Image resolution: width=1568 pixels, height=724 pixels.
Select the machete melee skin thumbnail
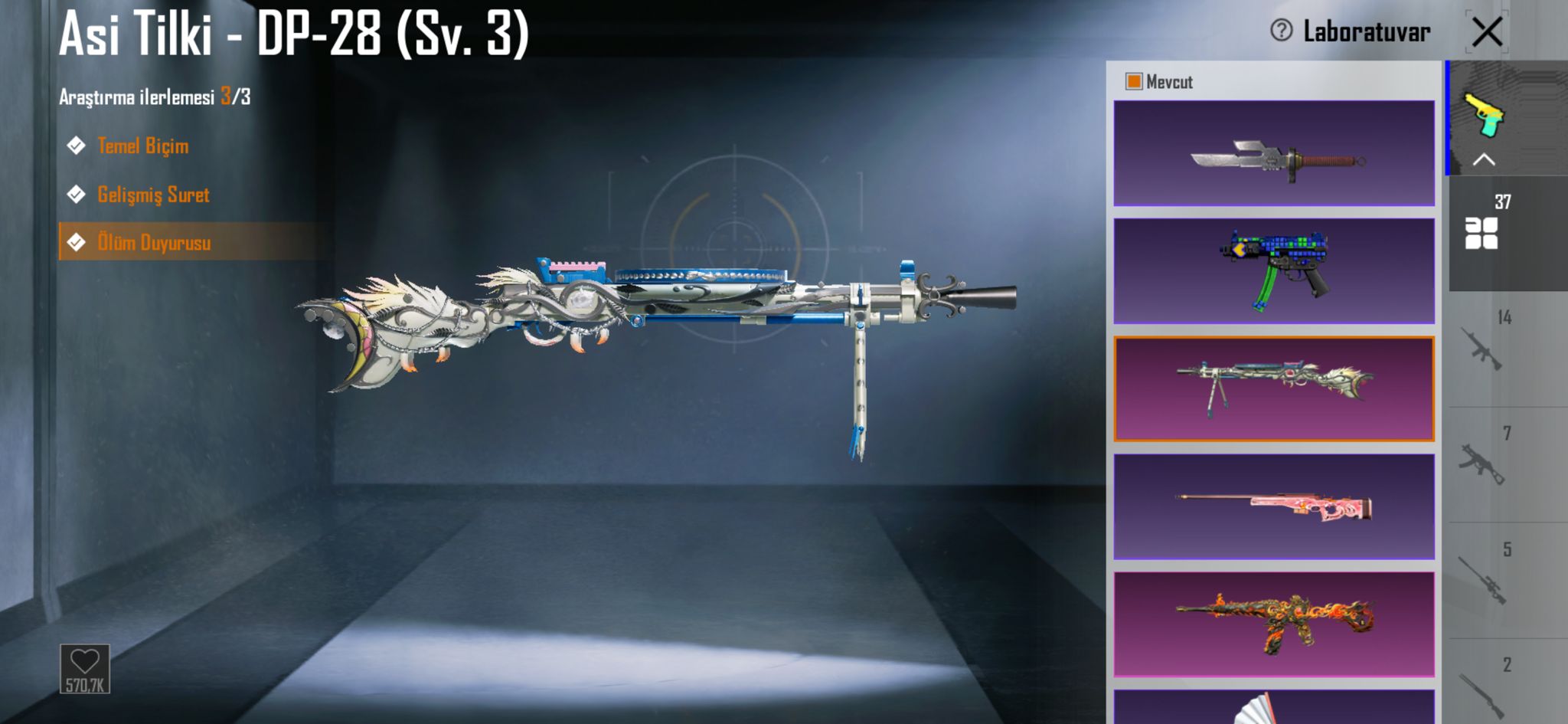(x=1274, y=153)
